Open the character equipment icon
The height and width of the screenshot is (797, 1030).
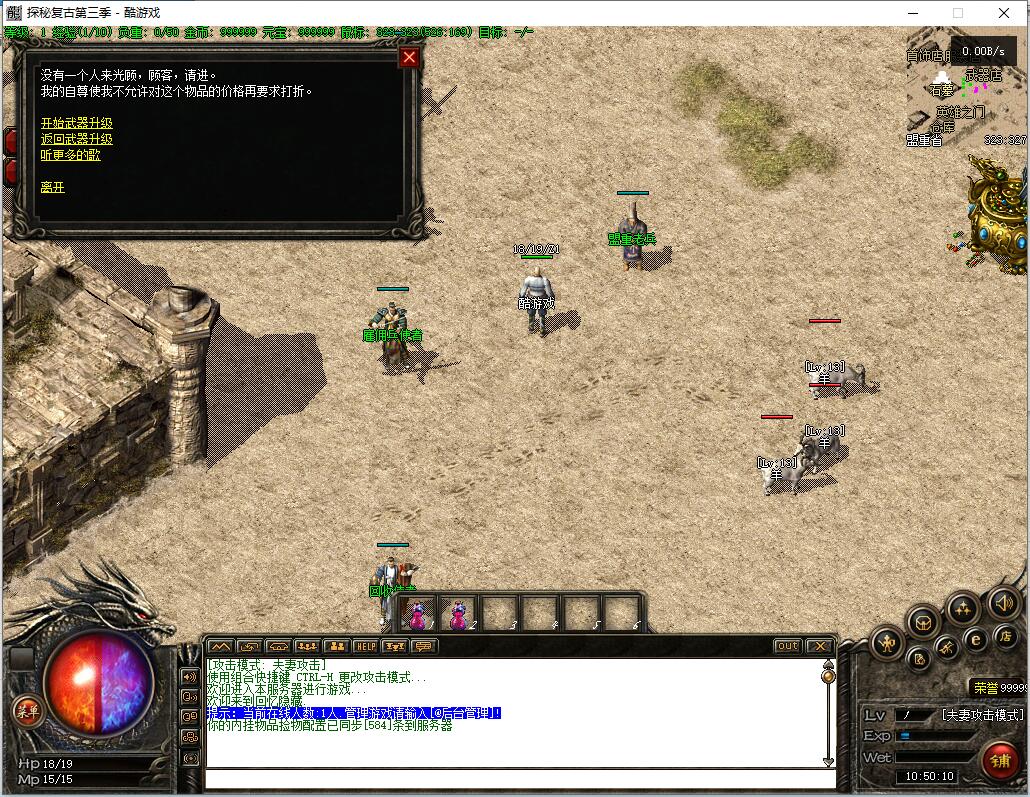[887, 642]
